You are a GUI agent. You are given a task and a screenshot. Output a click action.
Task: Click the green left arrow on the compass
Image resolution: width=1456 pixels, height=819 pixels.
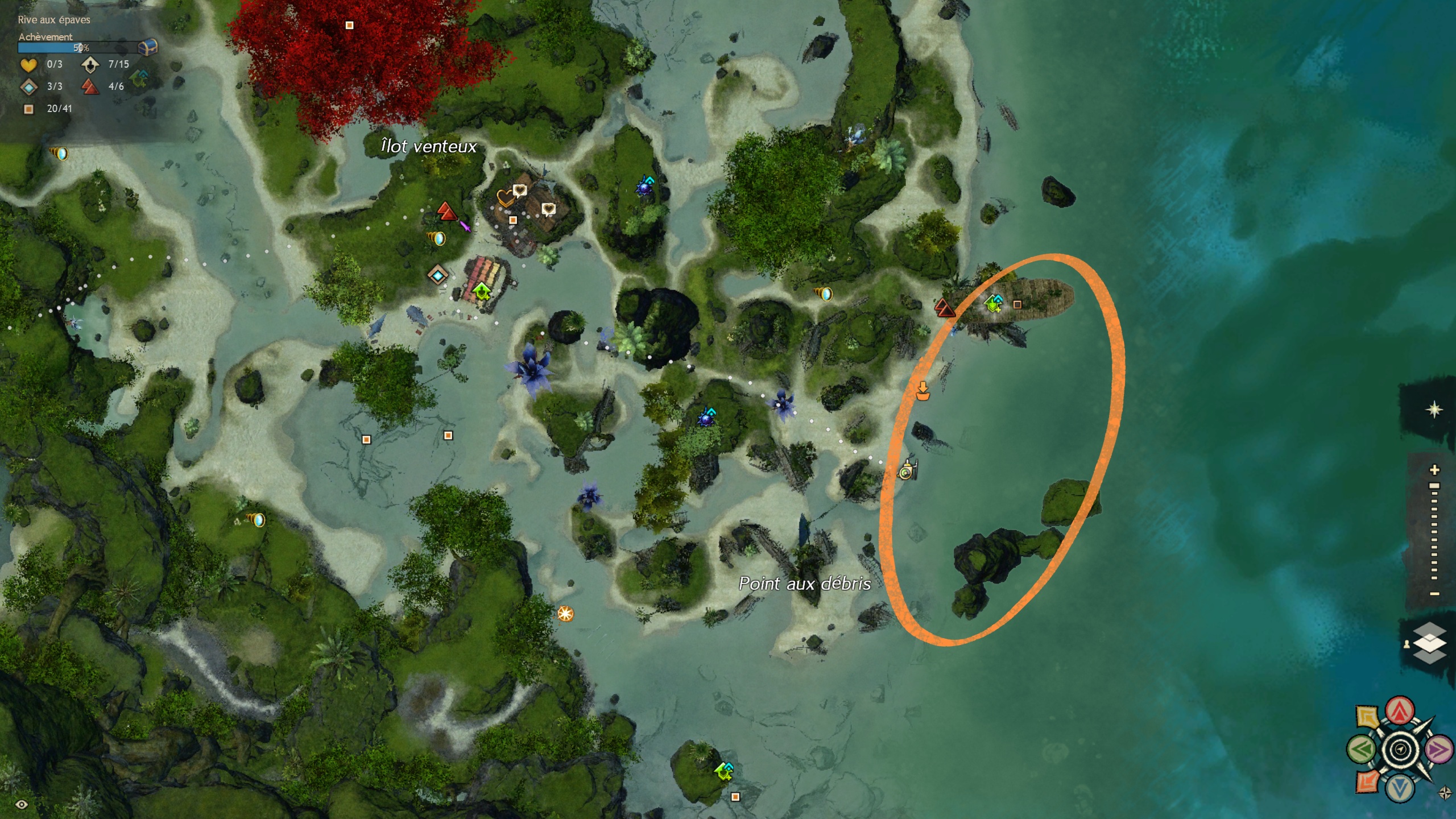click(1361, 750)
